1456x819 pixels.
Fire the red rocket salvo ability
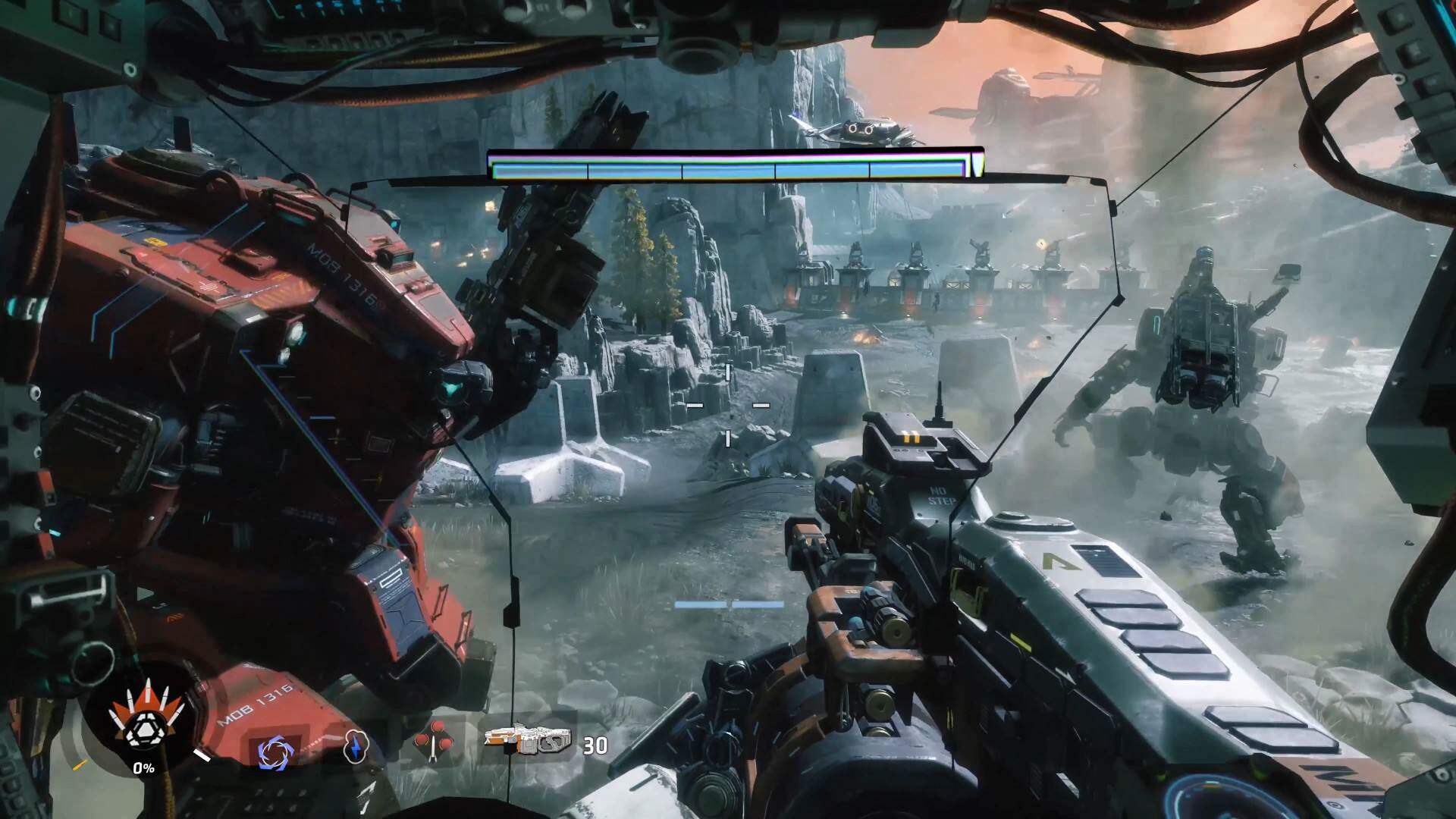point(434,744)
